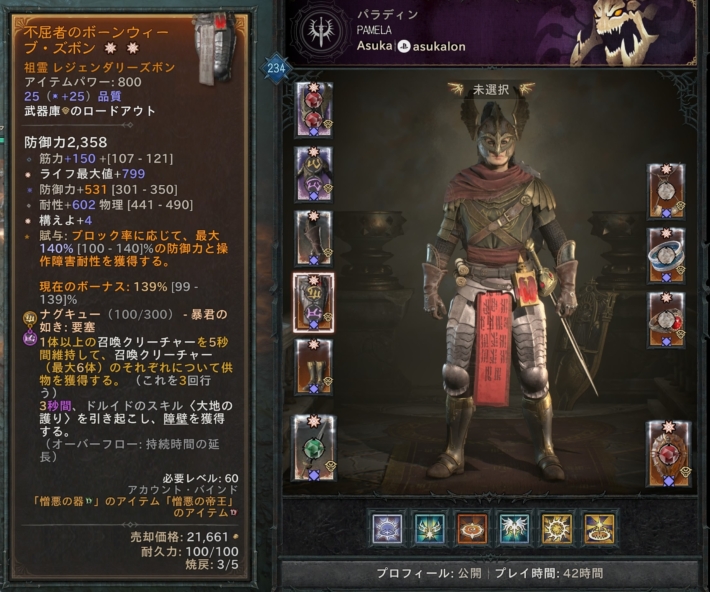710x592 pixels.
Task: Choose the golden ring star skill
Action: [599, 527]
